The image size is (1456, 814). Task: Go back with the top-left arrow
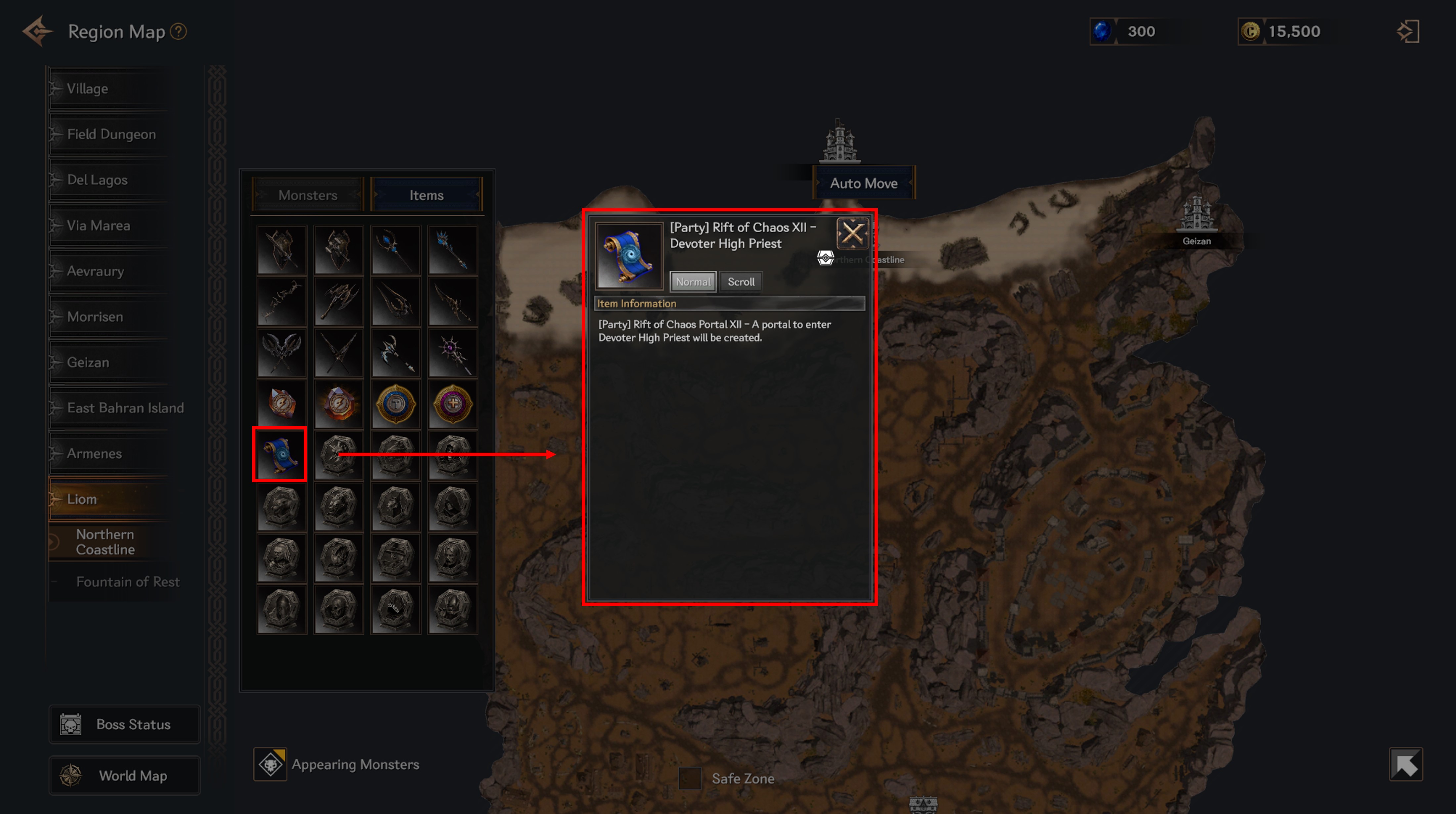(37, 32)
